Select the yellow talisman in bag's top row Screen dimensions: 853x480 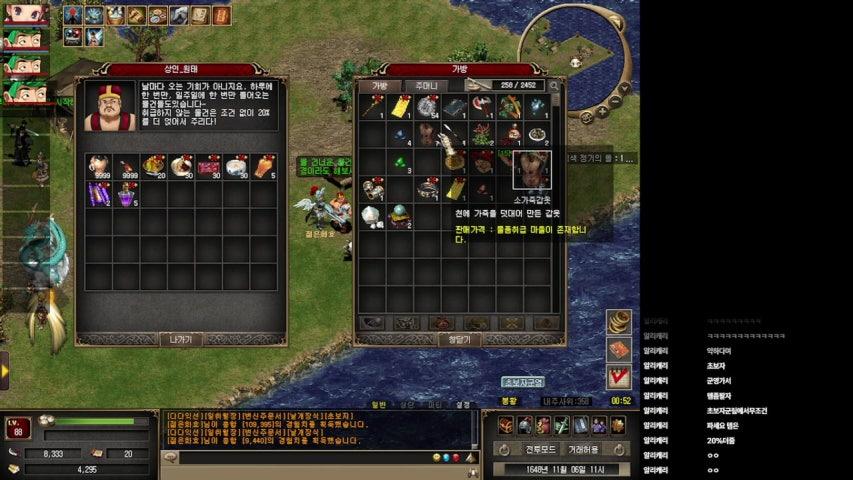pyautogui.click(x=400, y=108)
